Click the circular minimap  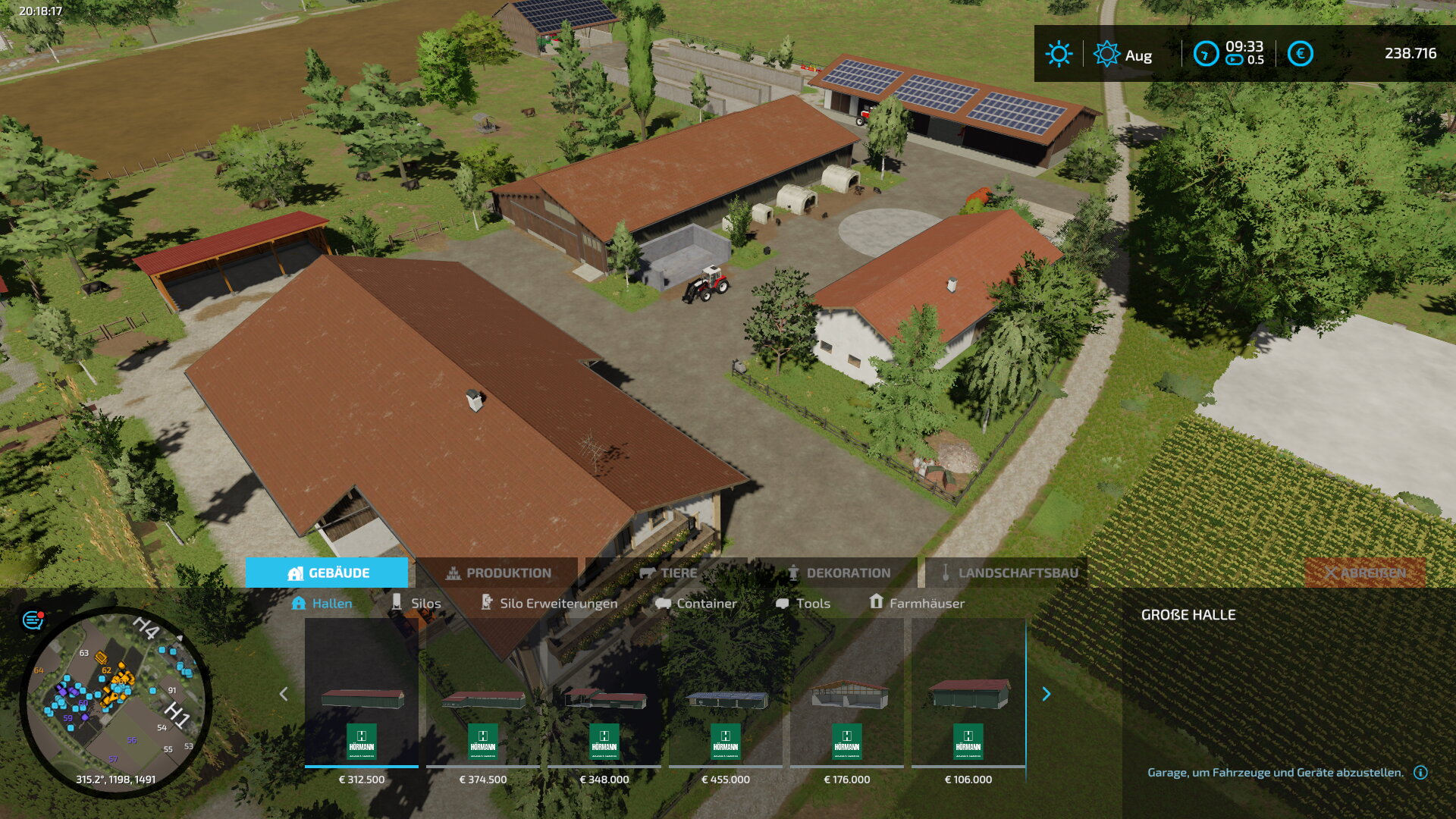click(x=115, y=701)
